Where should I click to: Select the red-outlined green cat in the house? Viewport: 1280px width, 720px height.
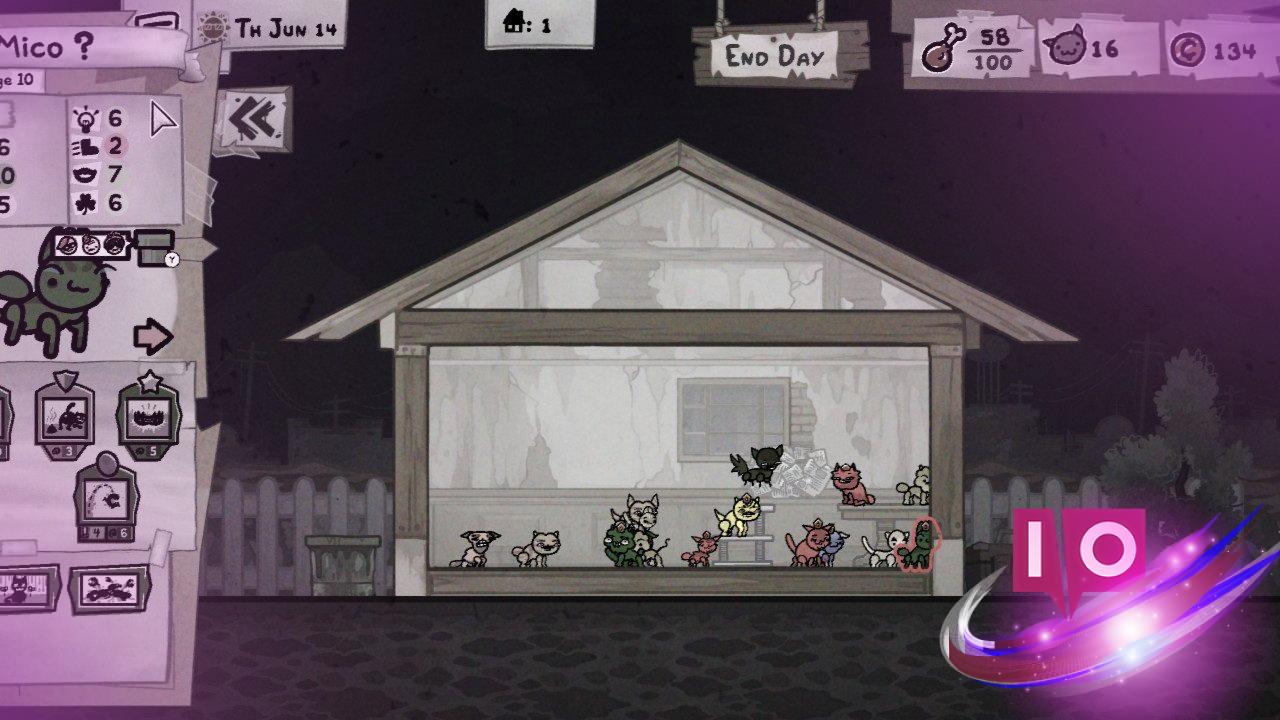point(917,545)
